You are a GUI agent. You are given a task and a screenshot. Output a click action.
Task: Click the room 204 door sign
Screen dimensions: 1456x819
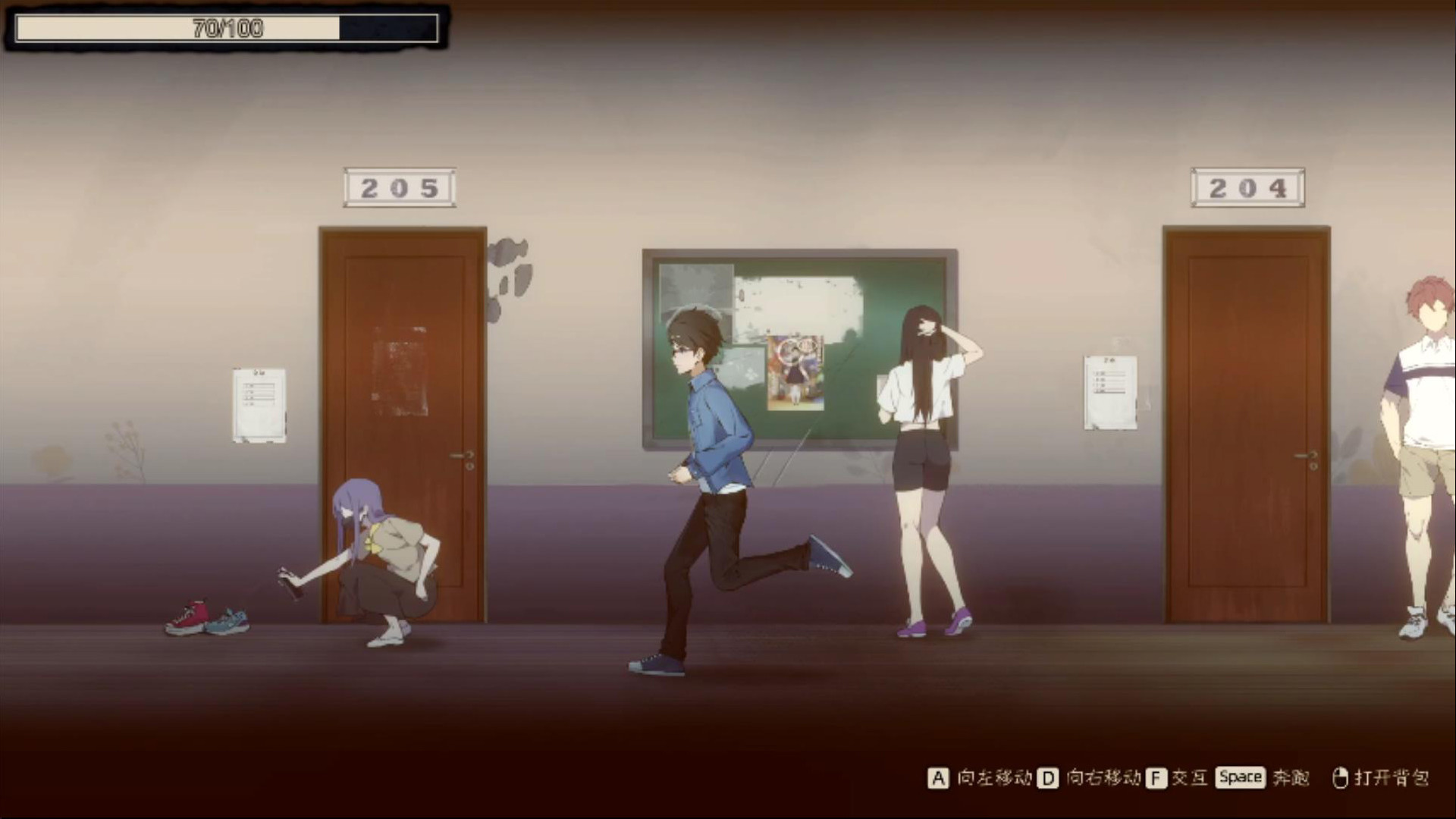(x=1247, y=187)
